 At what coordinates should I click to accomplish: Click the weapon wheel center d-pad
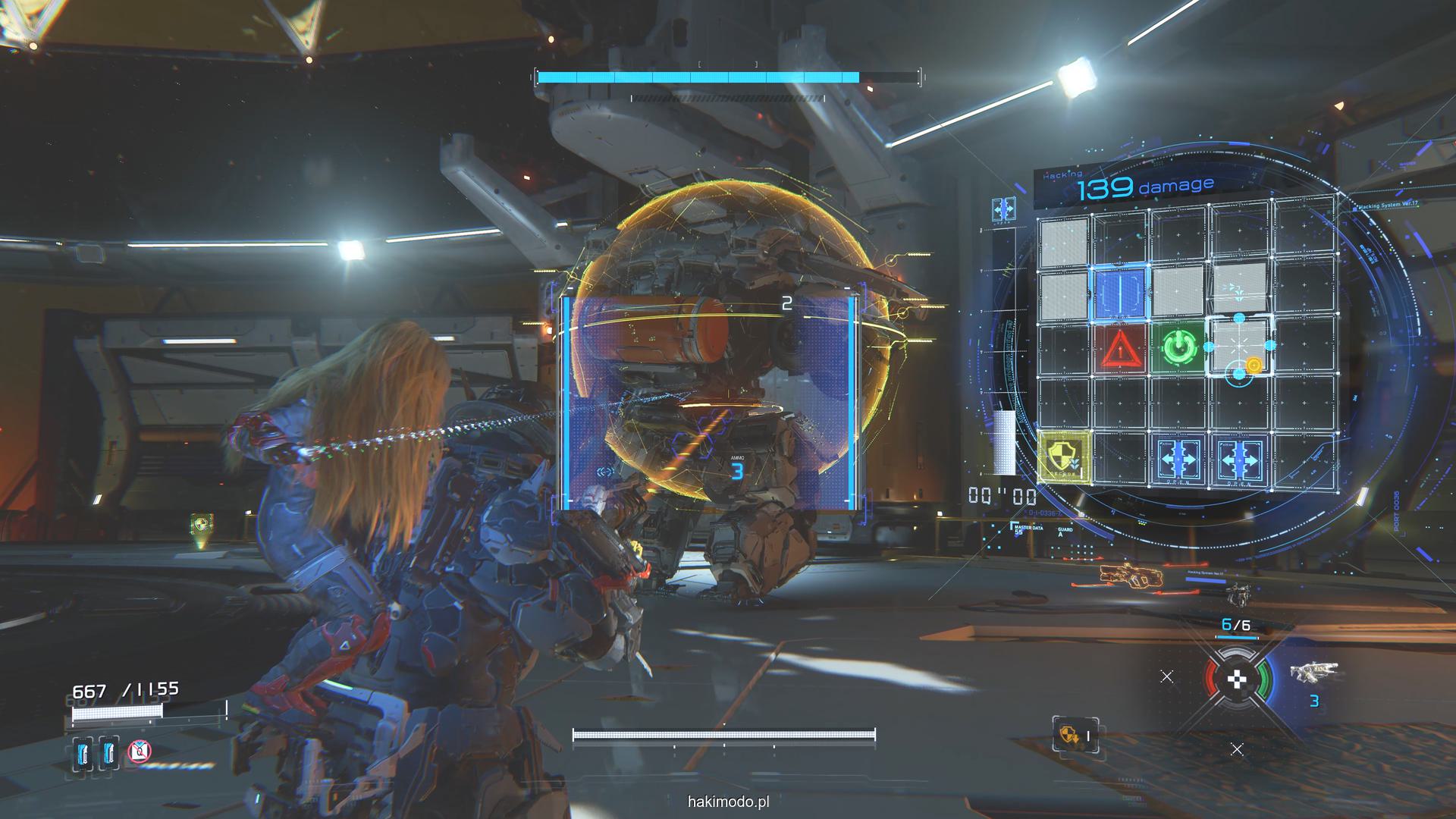[1237, 679]
